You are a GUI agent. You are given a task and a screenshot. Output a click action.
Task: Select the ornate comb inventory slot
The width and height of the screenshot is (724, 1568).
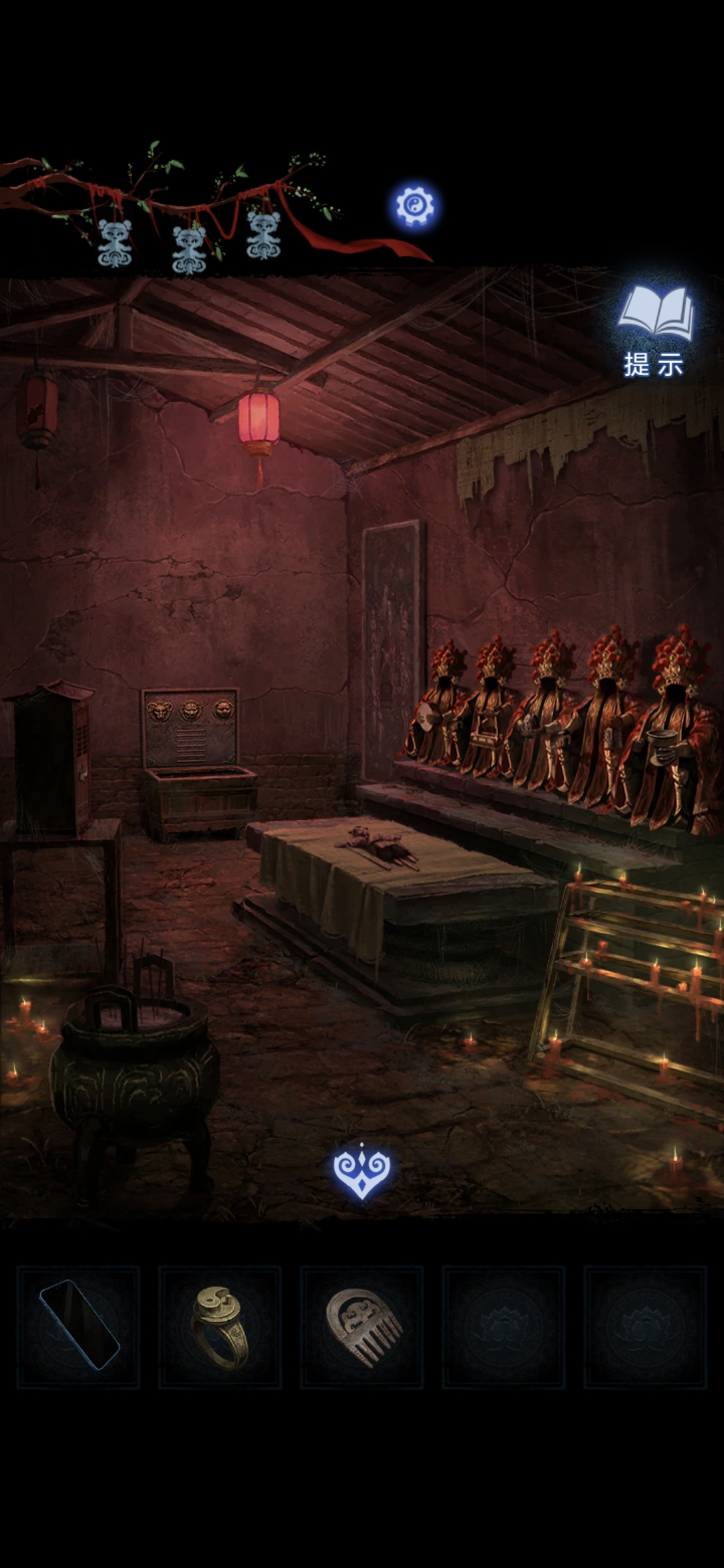point(362,1327)
